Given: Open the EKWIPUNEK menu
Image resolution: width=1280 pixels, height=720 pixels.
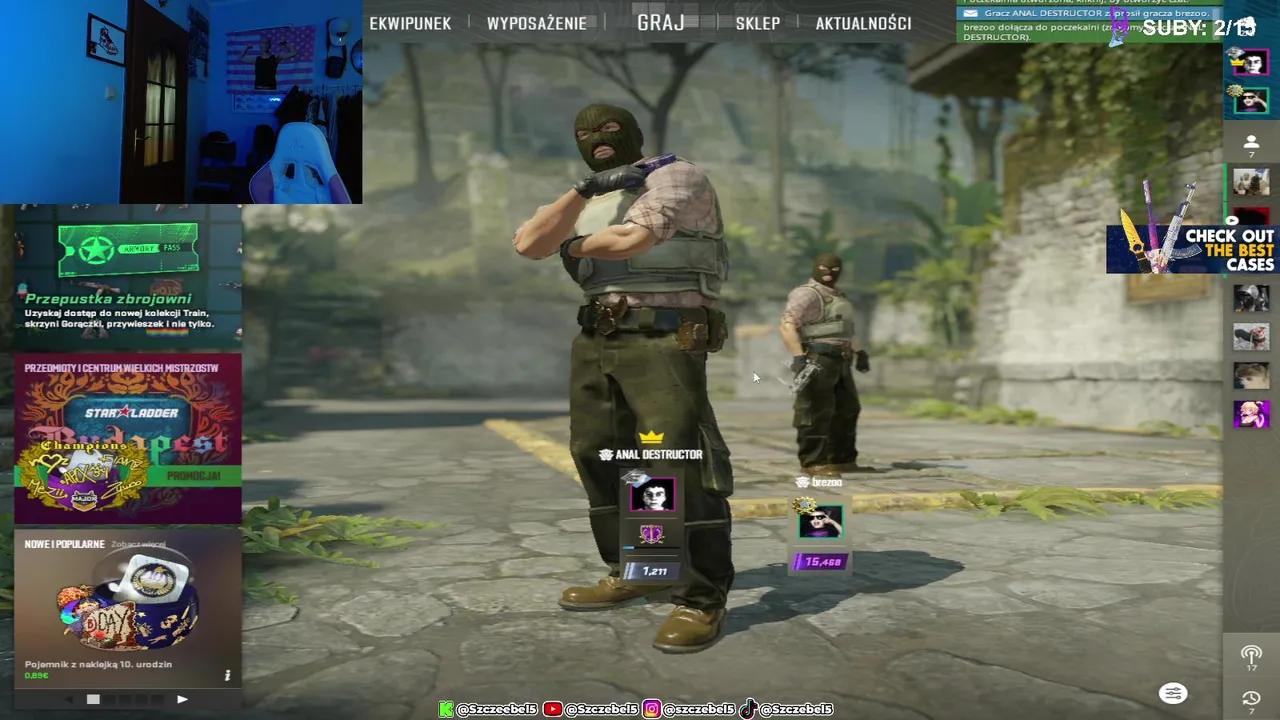Looking at the screenshot, I should (x=410, y=23).
